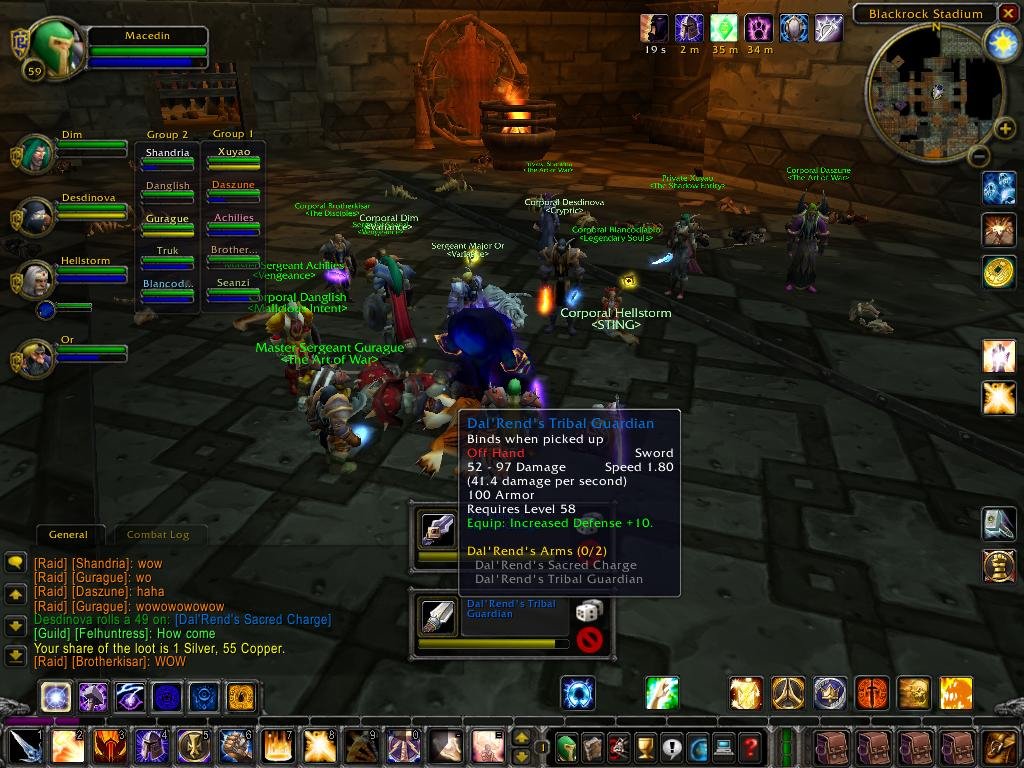Select the Dal'Rend's Tribal Guardian sword icon

click(437, 617)
